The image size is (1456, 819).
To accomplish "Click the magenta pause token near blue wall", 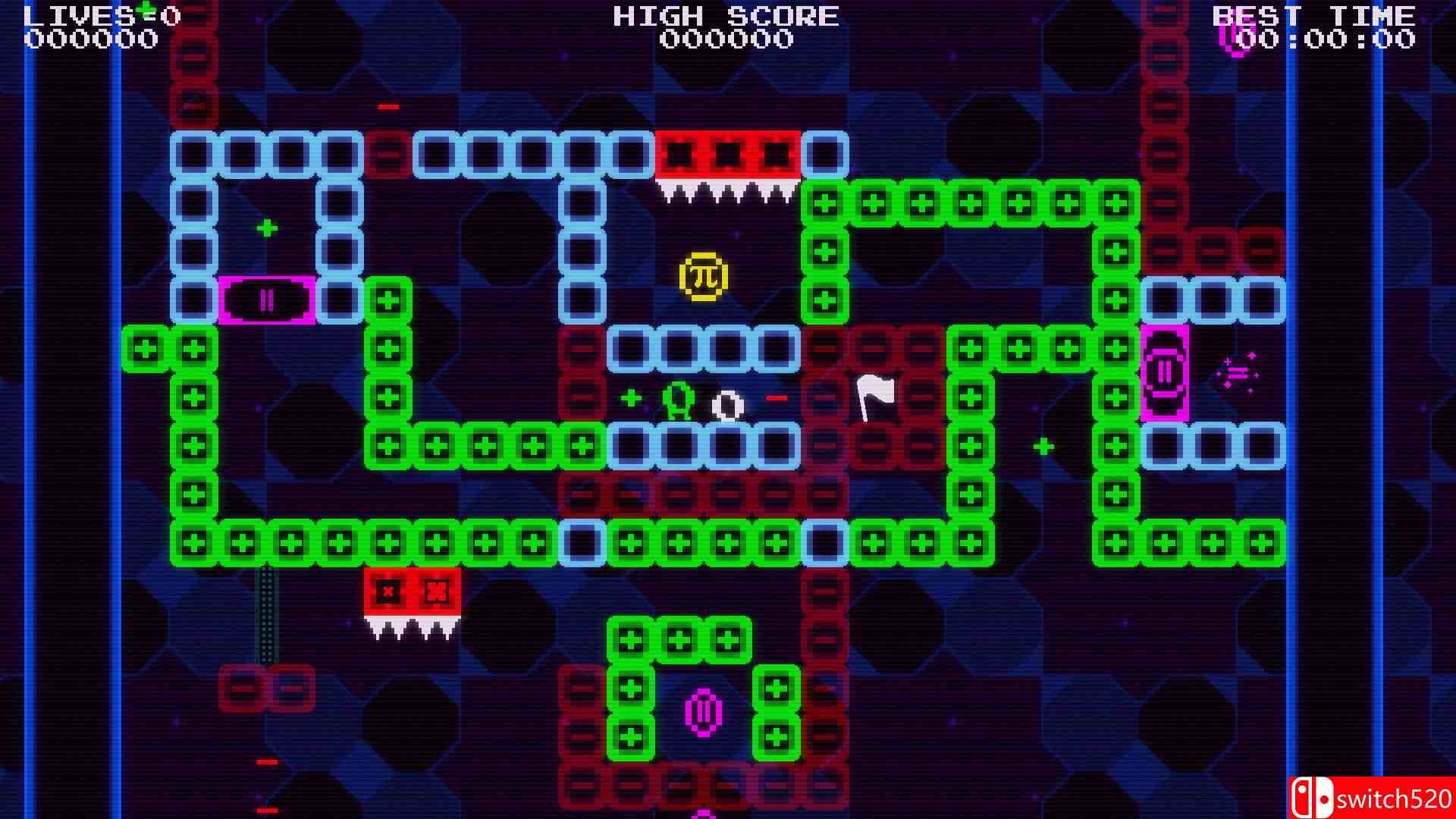I will 267,302.
